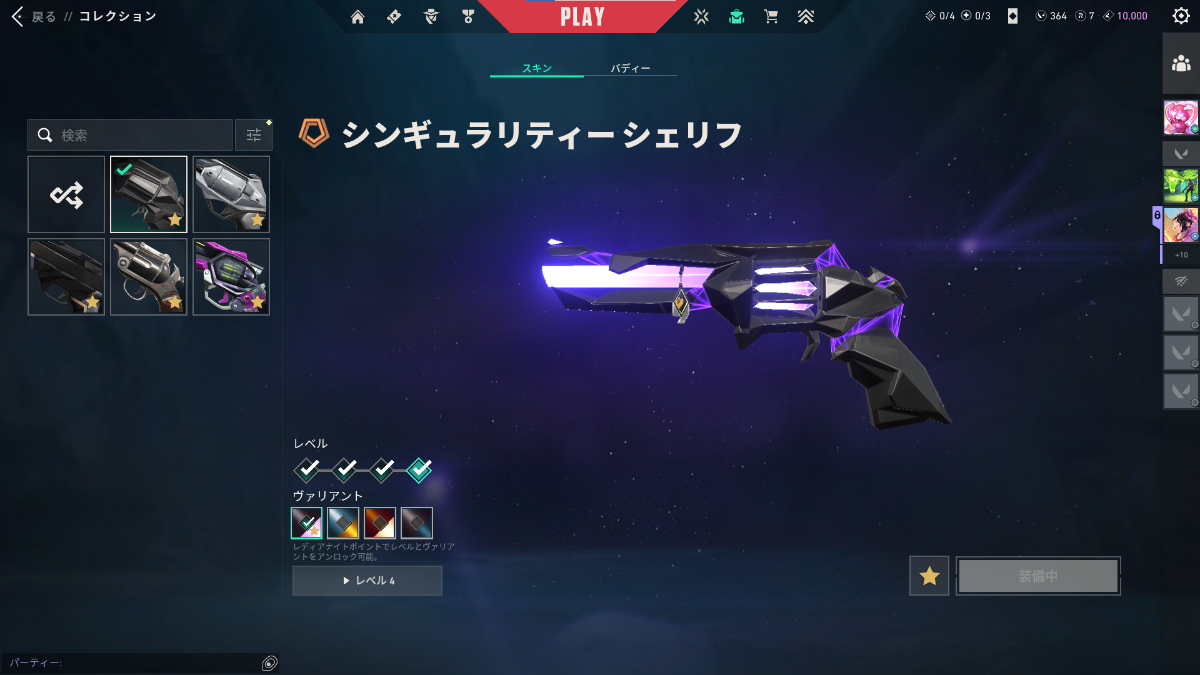Select the スキン tab
1200x675 pixels.
(x=537, y=69)
